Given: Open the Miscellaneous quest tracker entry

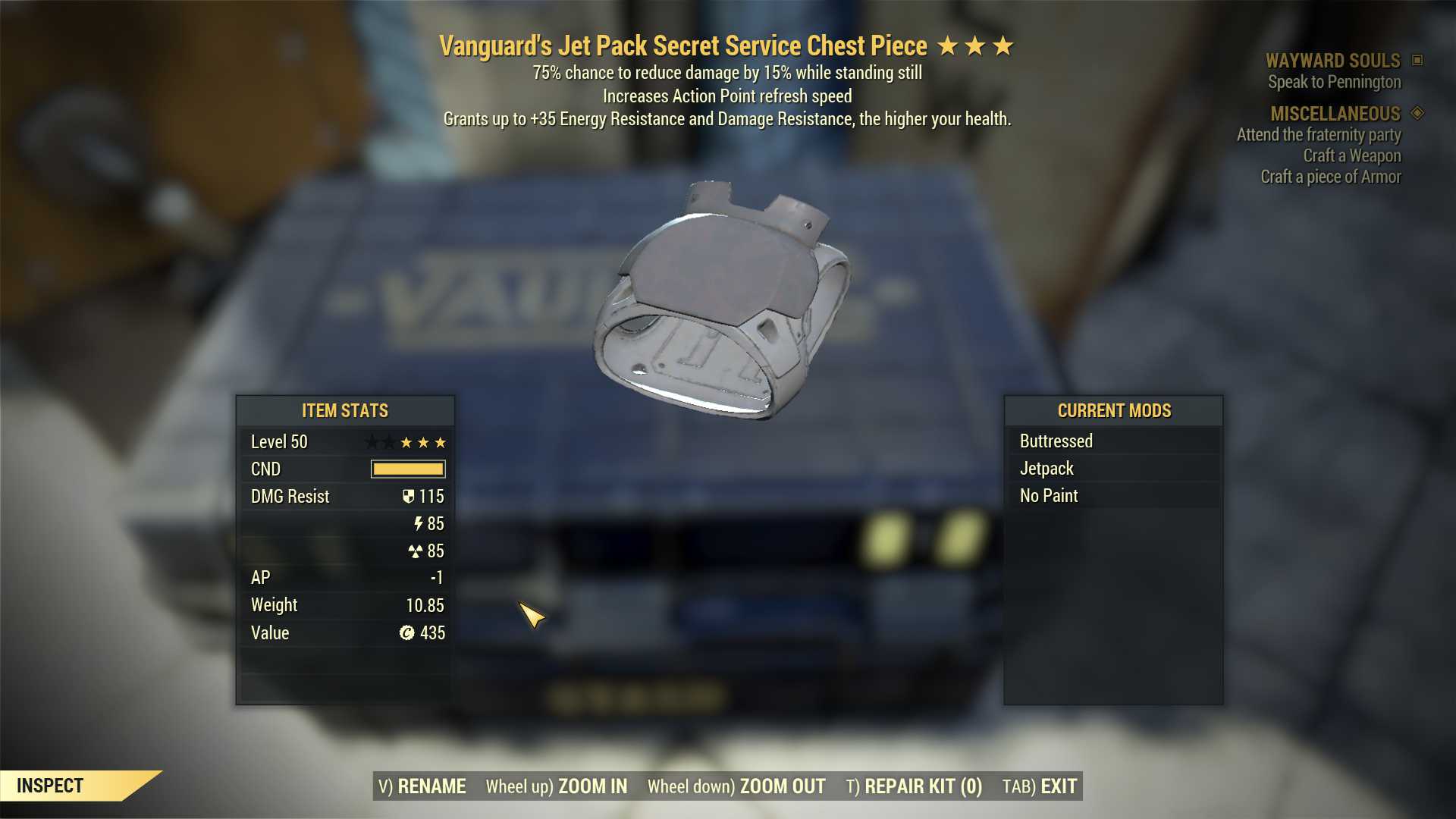Looking at the screenshot, I should click(1335, 114).
